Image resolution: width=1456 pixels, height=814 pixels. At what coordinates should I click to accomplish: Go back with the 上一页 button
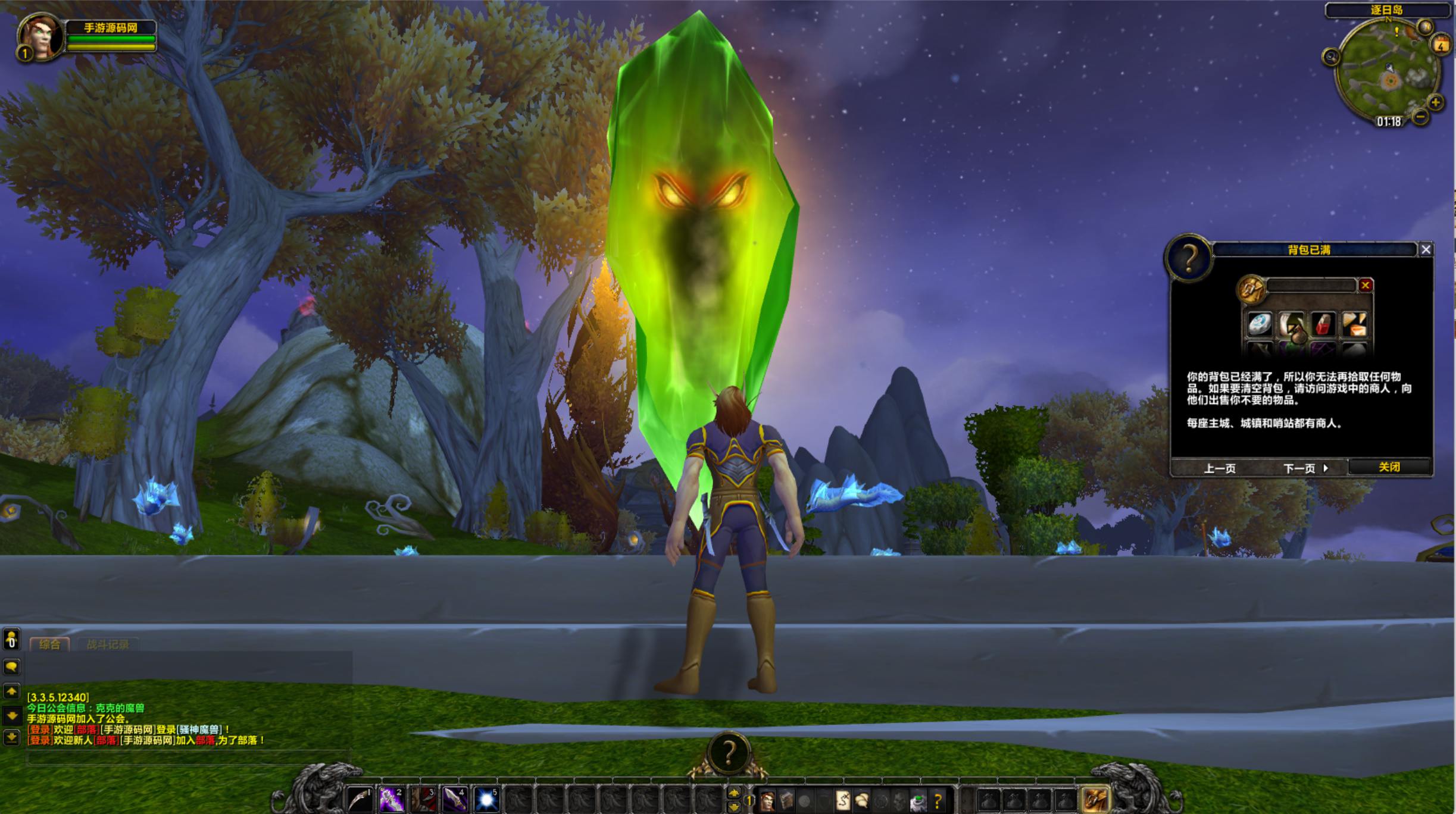point(1219,468)
